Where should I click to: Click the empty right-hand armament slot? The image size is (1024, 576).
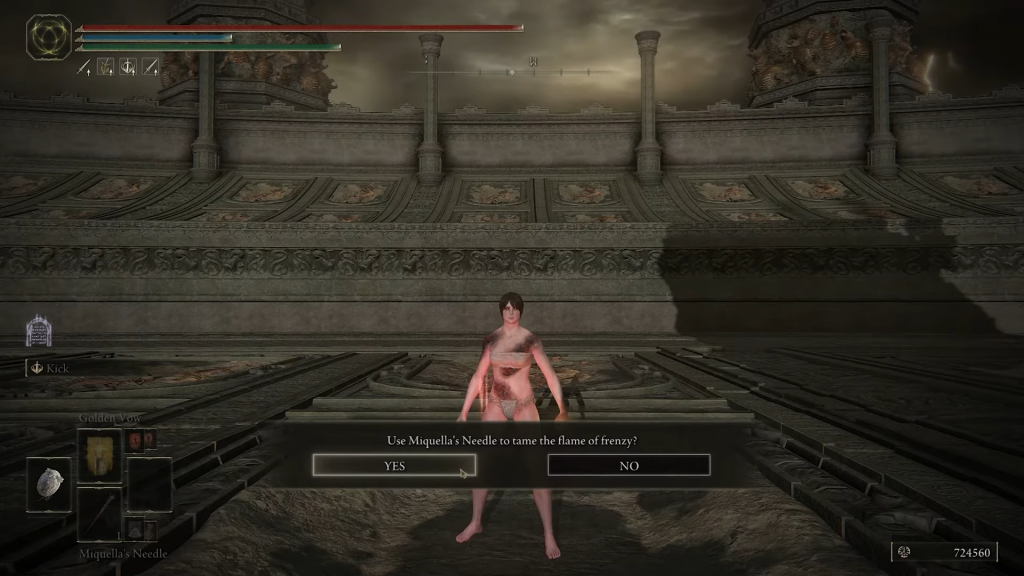[x=149, y=485]
